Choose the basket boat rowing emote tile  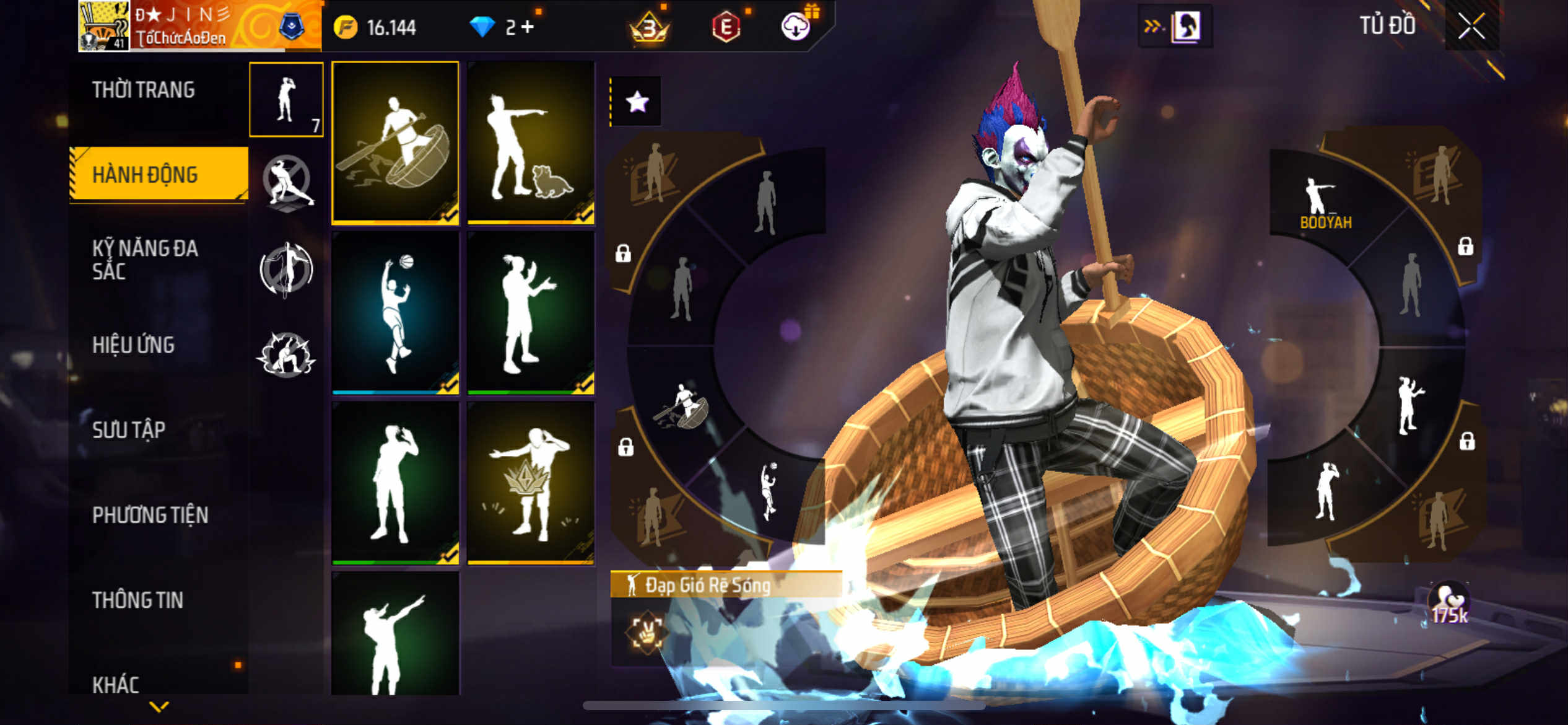[x=395, y=142]
